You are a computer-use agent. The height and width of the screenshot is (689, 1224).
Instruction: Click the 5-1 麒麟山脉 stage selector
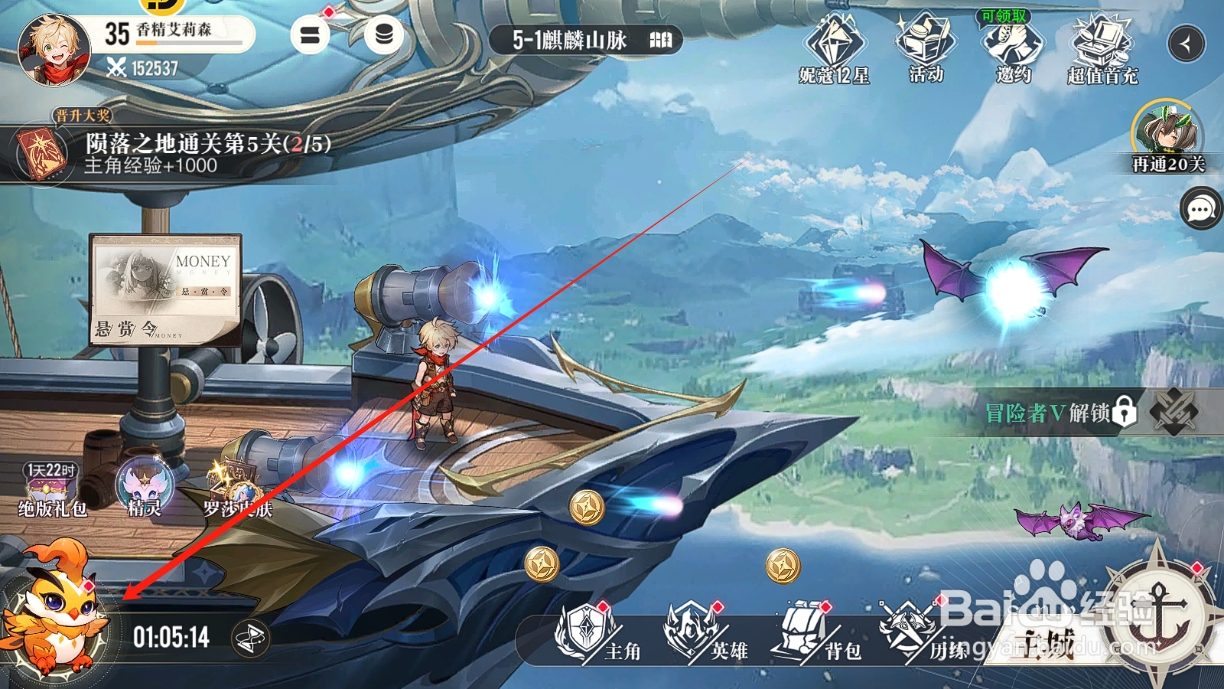pyautogui.click(x=585, y=40)
